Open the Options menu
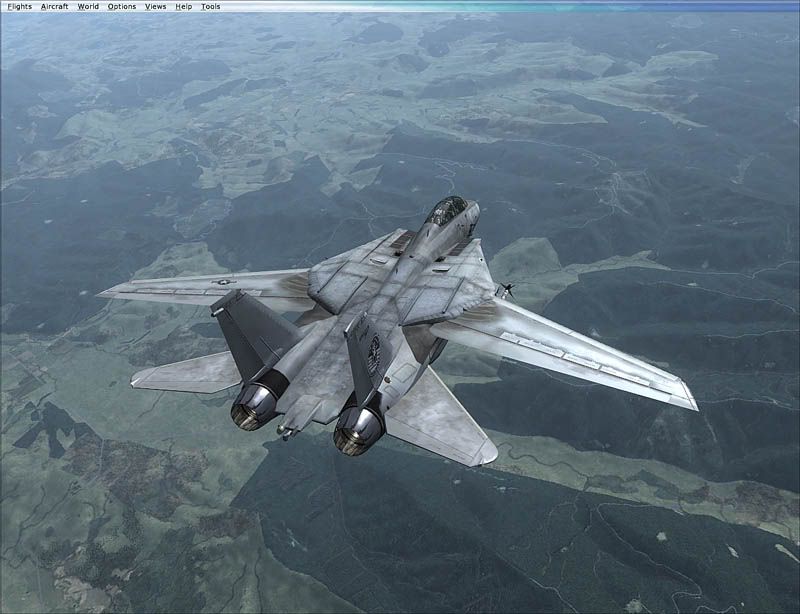This screenshot has height=614, width=800. click(121, 6)
